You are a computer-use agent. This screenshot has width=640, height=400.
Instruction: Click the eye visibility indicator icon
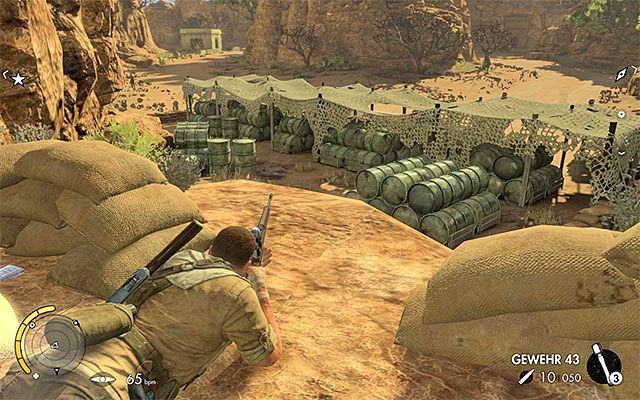coord(101,380)
